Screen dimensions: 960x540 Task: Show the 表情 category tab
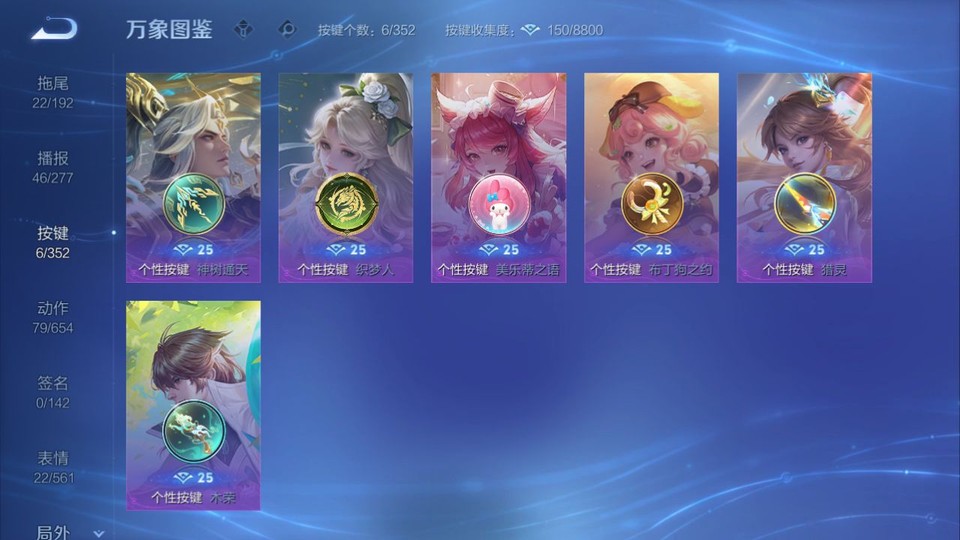tap(54, 466)
